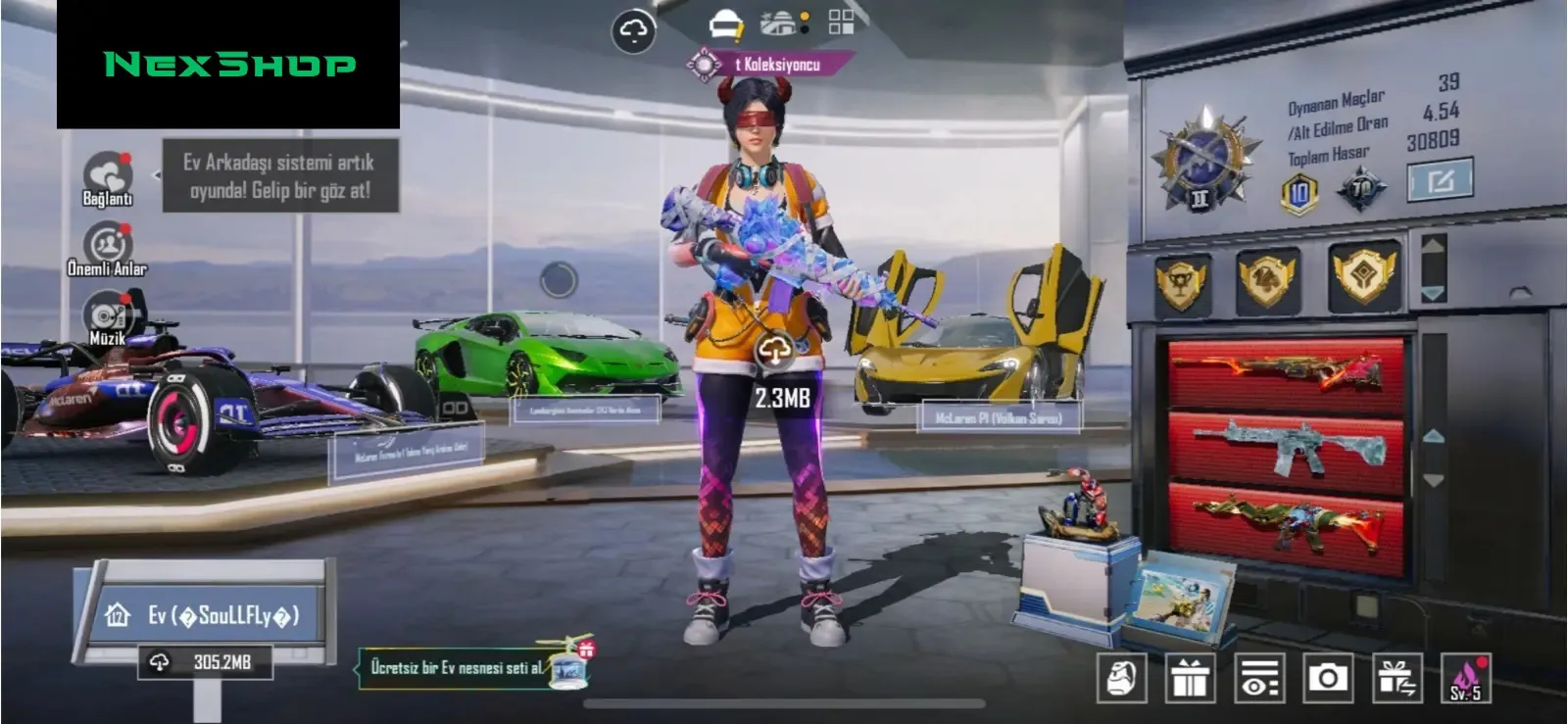Take a photo with the camera button

[1328, 677]
